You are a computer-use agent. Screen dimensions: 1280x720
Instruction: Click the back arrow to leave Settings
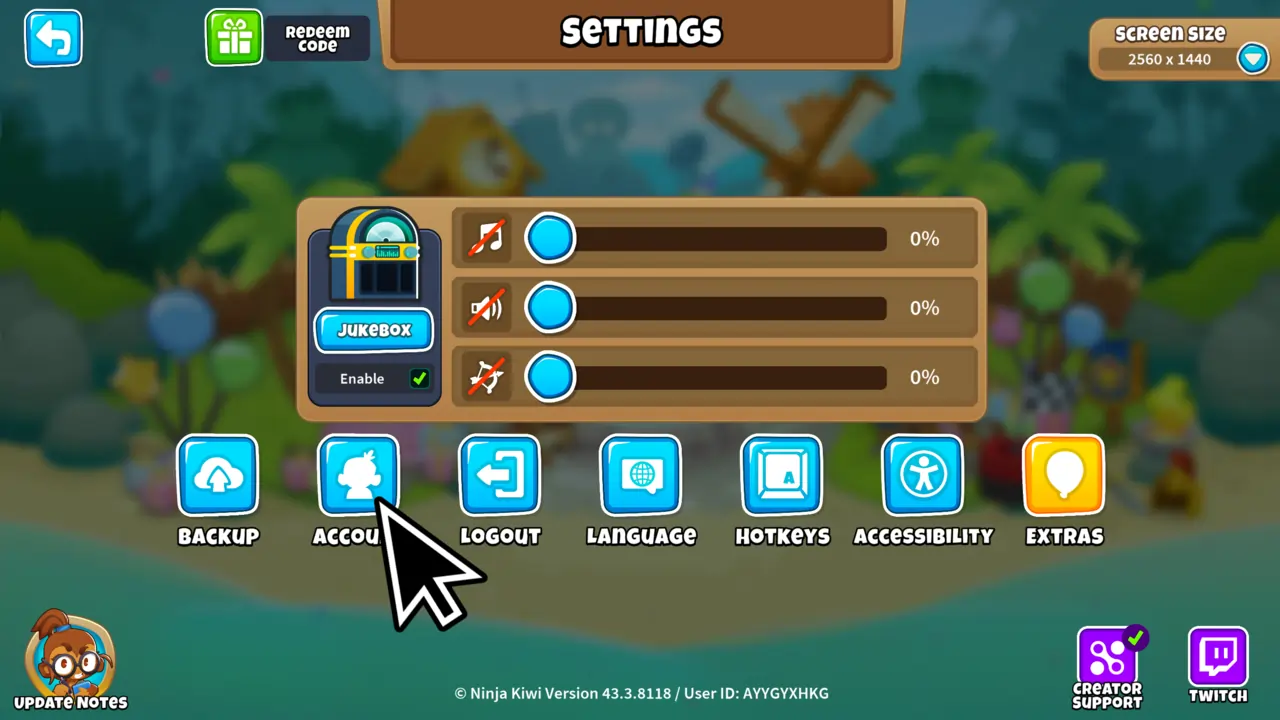[x=53, y=37]
